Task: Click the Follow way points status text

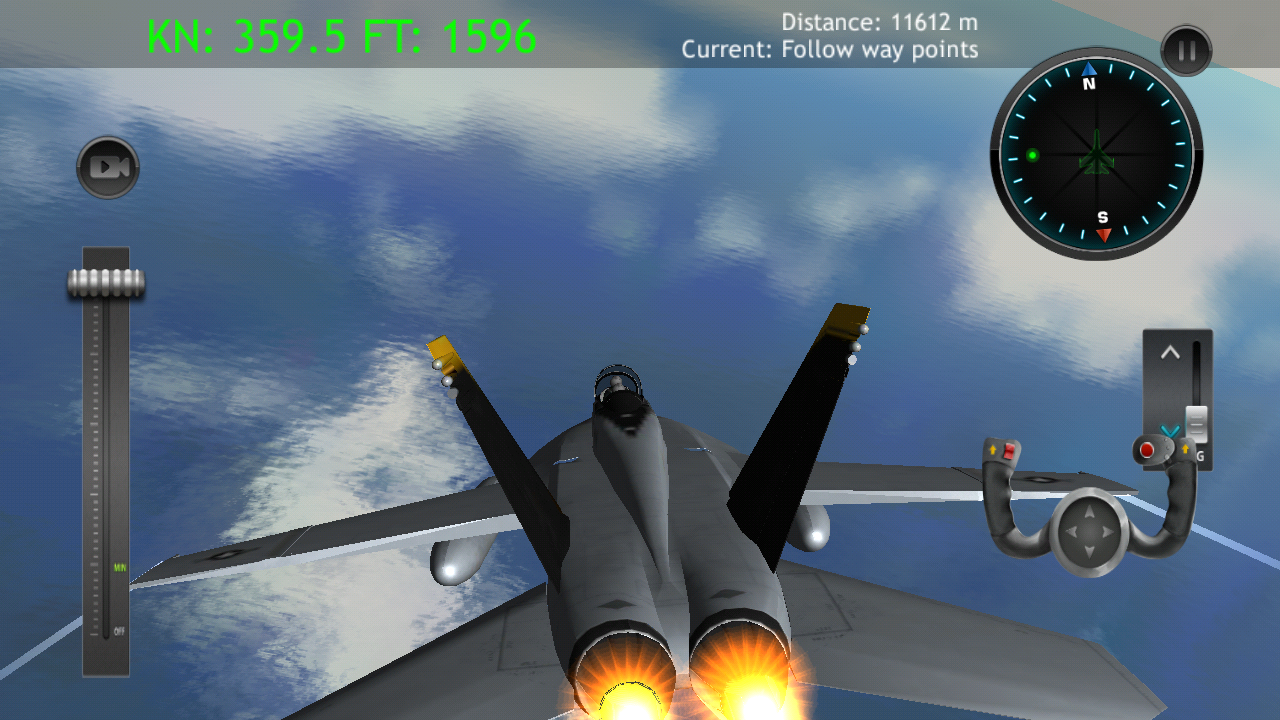Action: click(830, 49)
